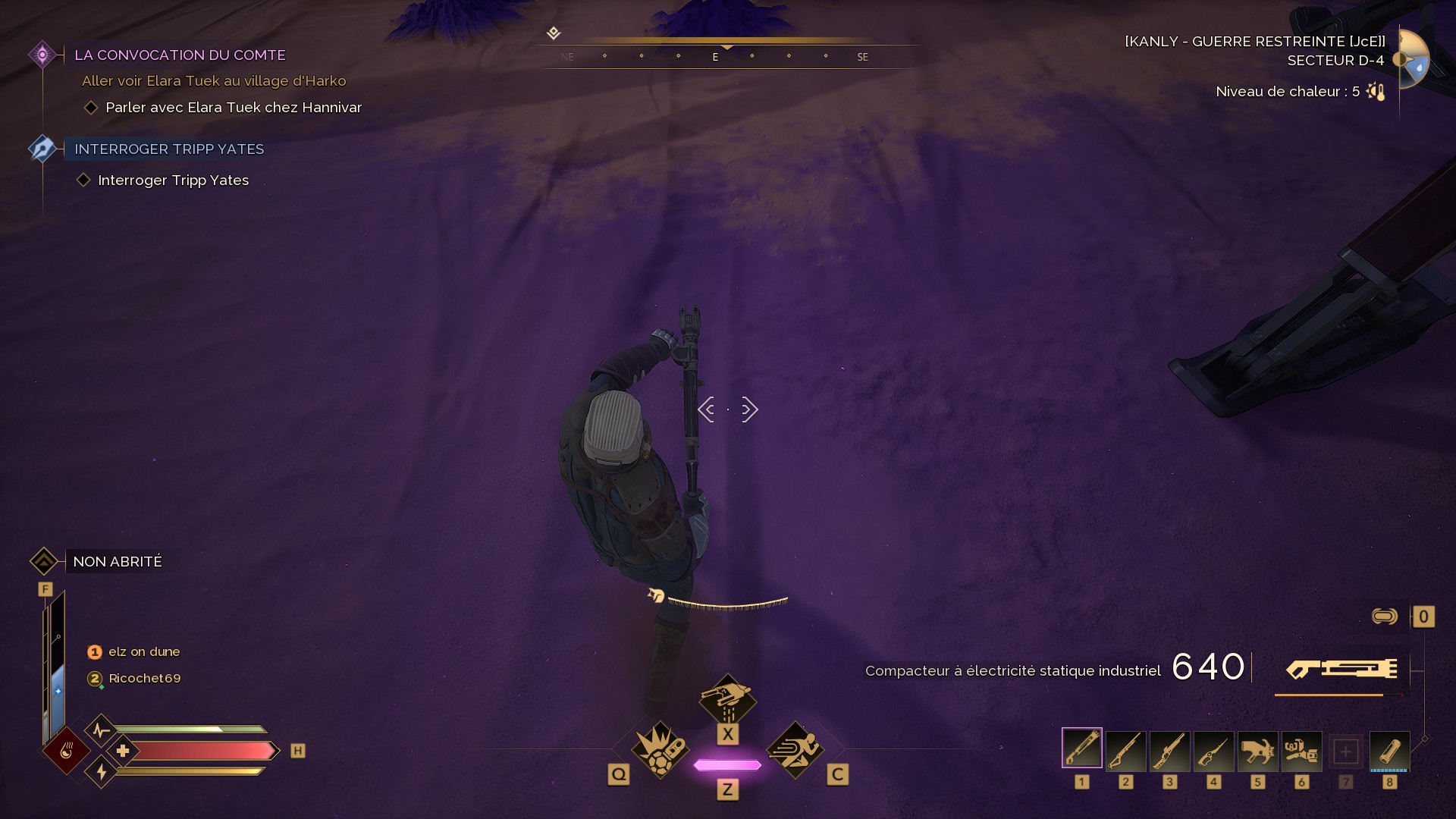Choose the rifle in hotbar slot 2
The image size is (1456, 819).
[1125, 750]
